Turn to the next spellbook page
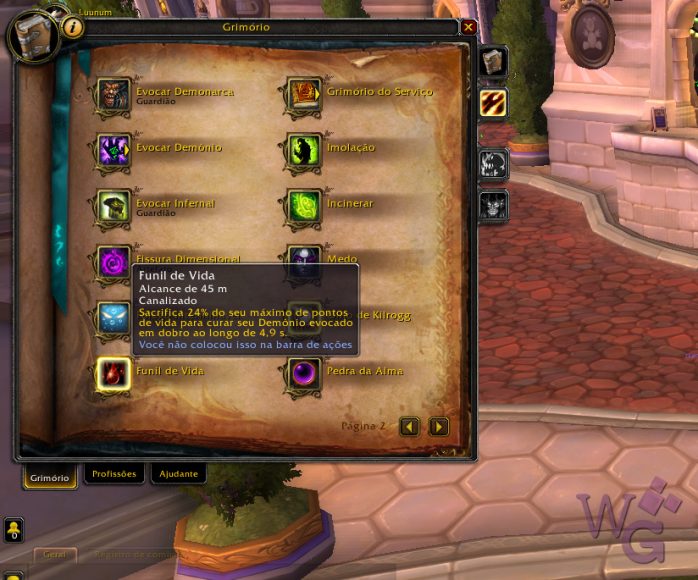 click(x=438, y=426)
